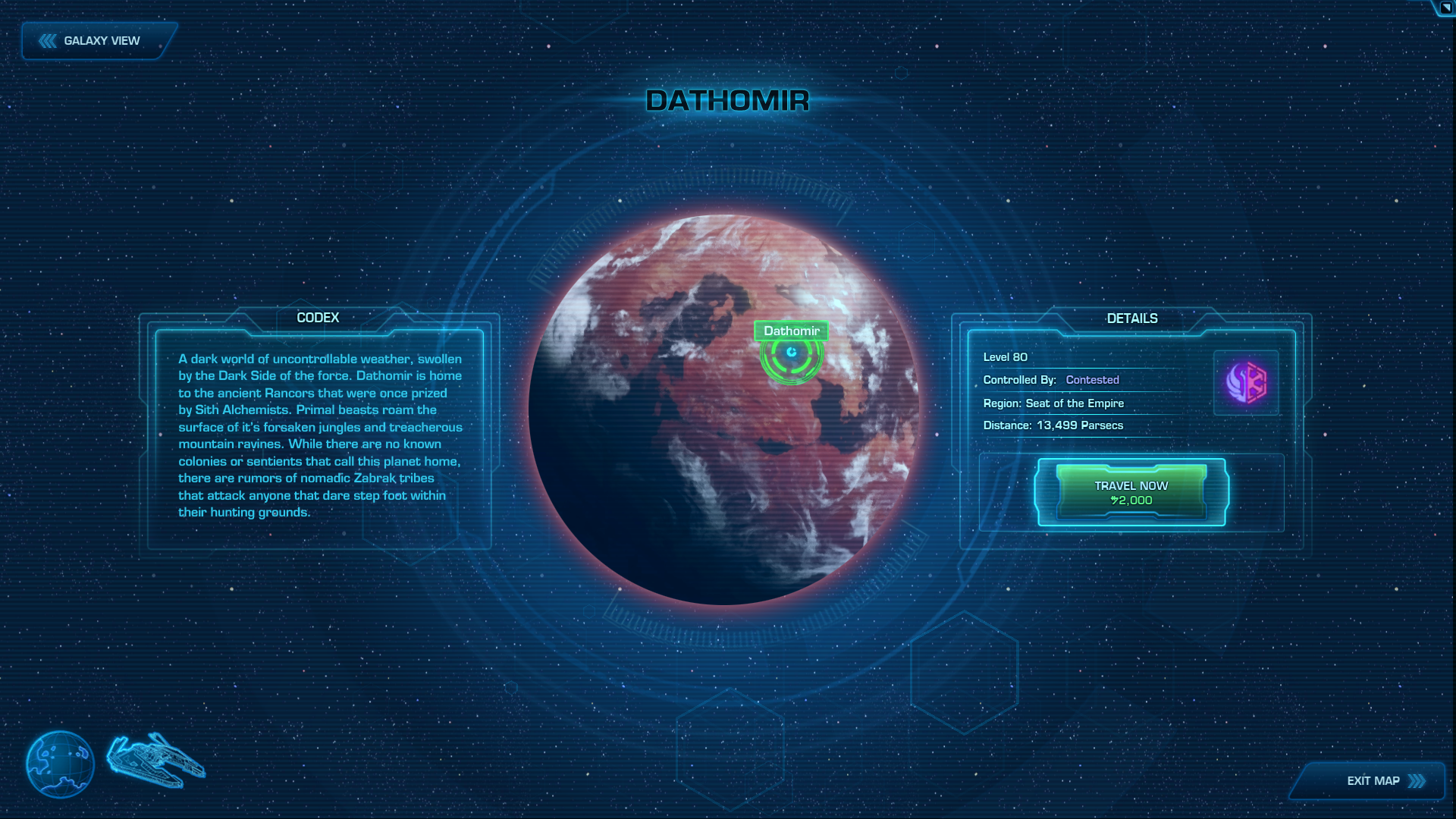The width and height of the screenshot is (1456, 819).
Task: Open the planet globe icon
Action: pos(60,764)
